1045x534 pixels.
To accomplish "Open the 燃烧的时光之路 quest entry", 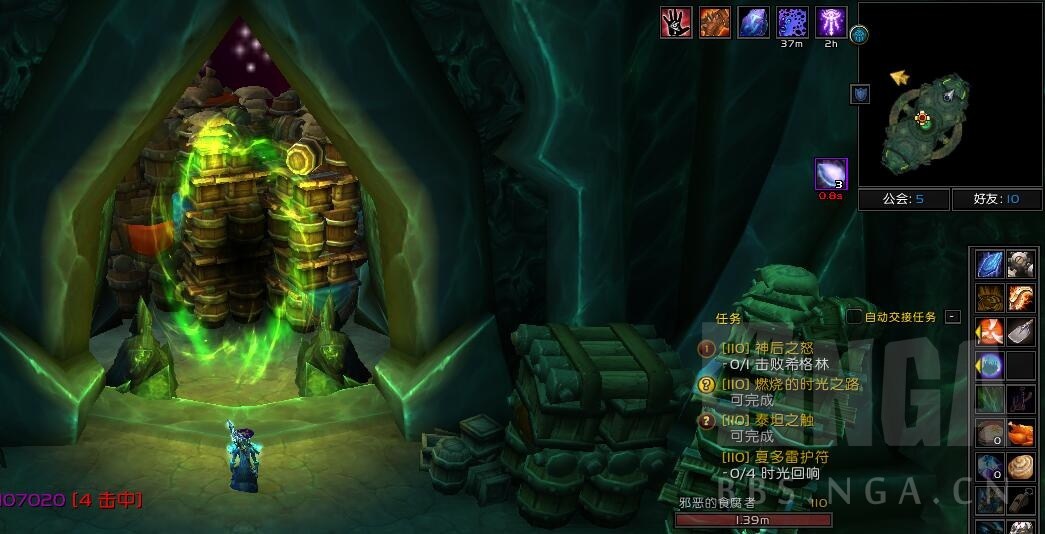I will (790, 384).
